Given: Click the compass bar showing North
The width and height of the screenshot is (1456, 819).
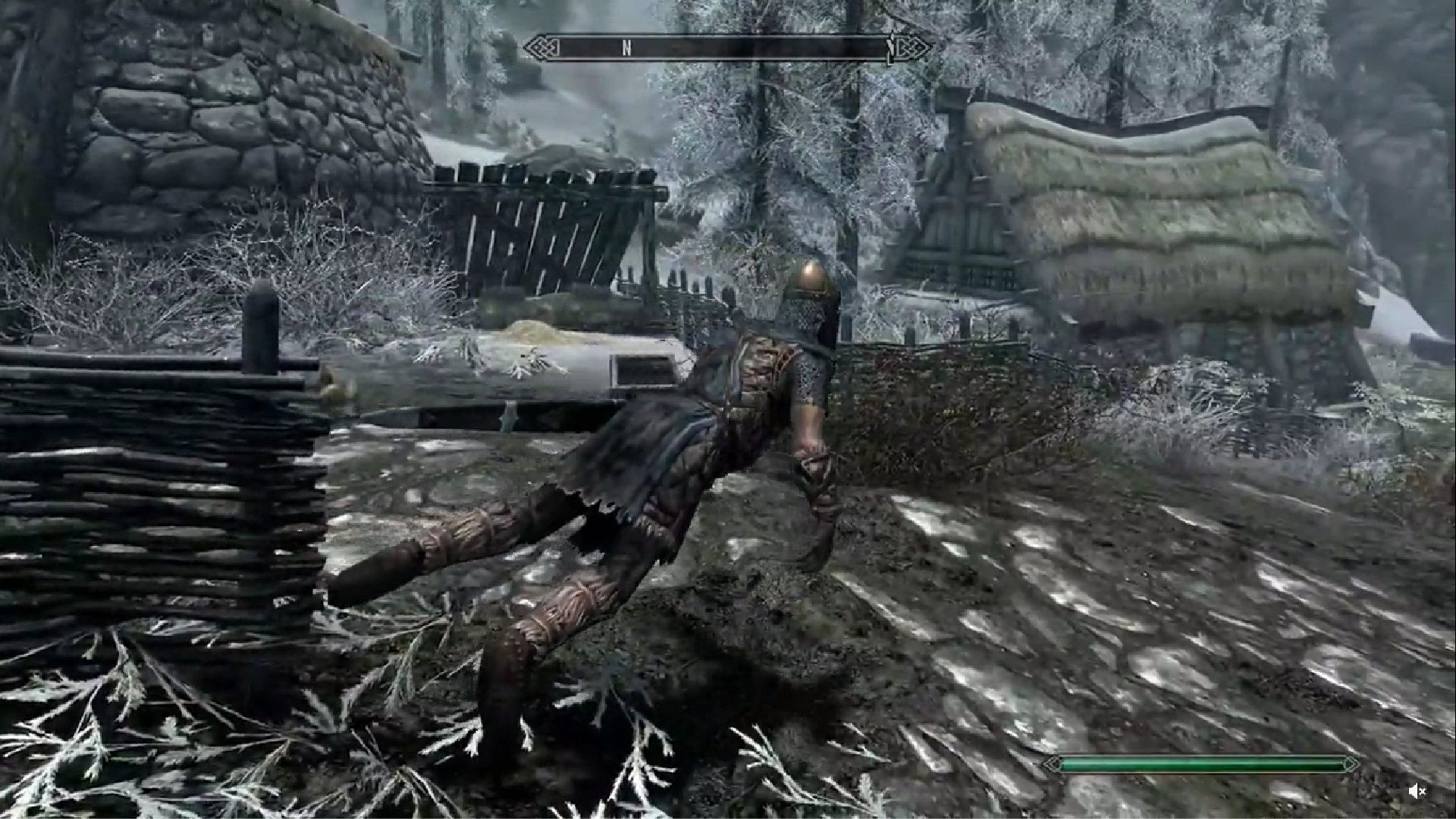Looking at the screenshot, I should pos(726,48).
